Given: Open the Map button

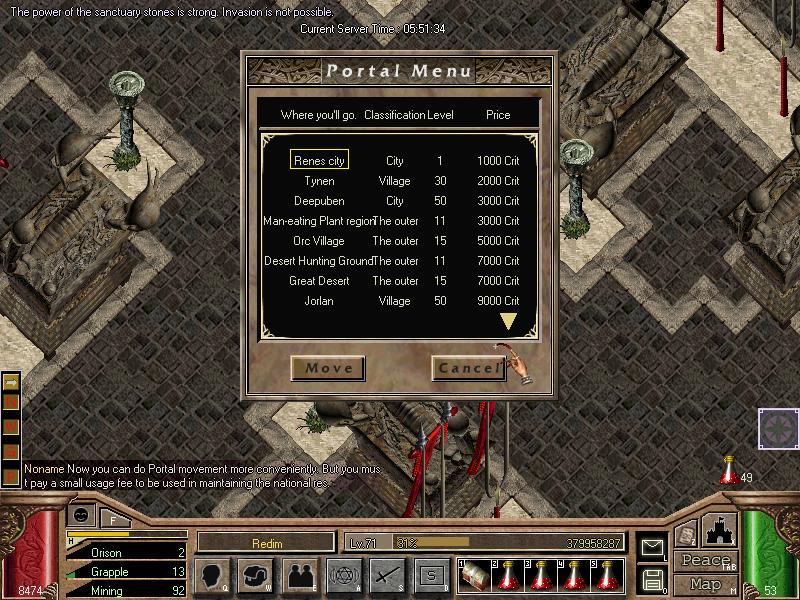Looking at the screenshot, I should point(705,584).
